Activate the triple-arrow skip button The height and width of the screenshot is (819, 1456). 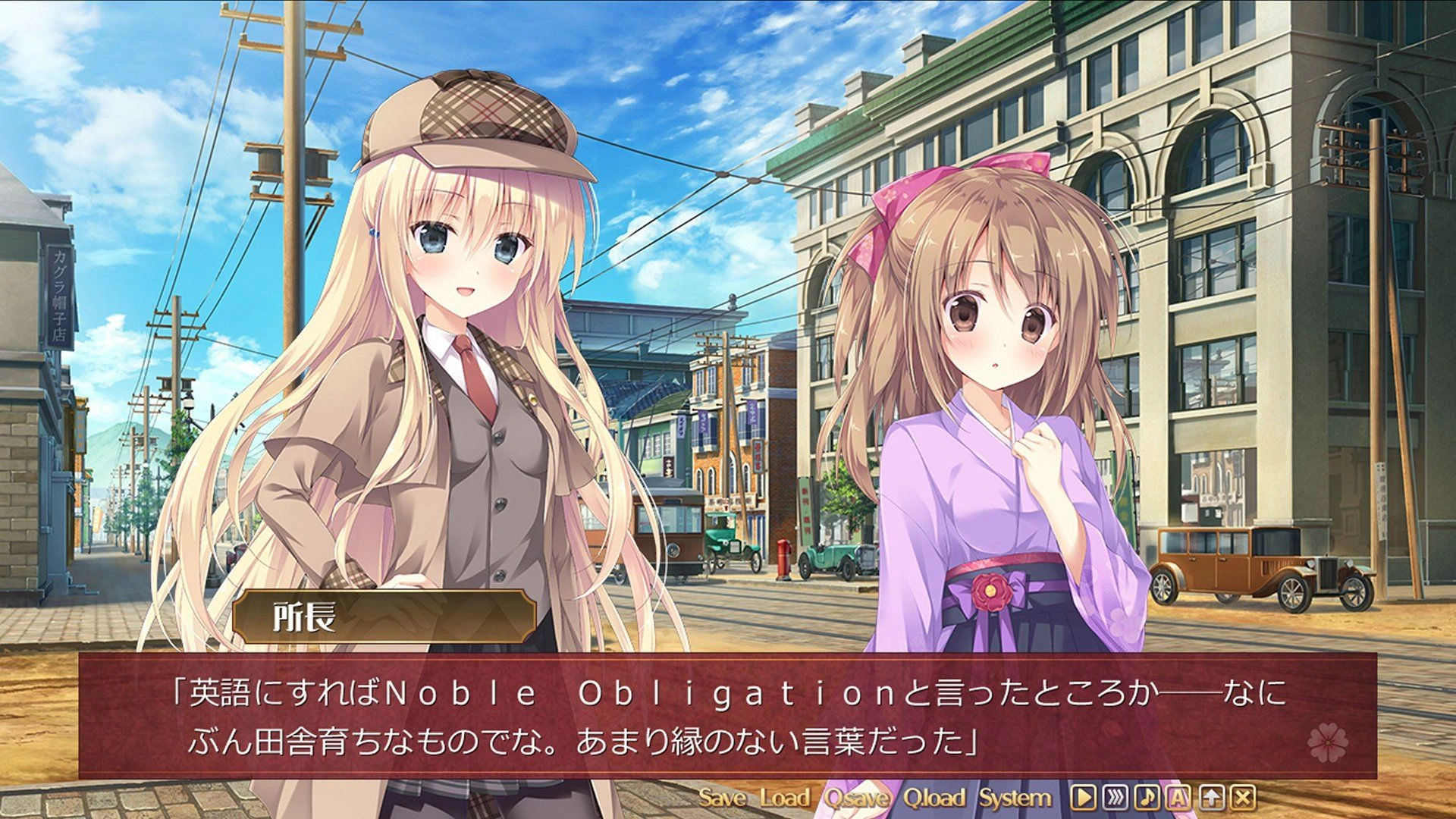(1115, 798)
